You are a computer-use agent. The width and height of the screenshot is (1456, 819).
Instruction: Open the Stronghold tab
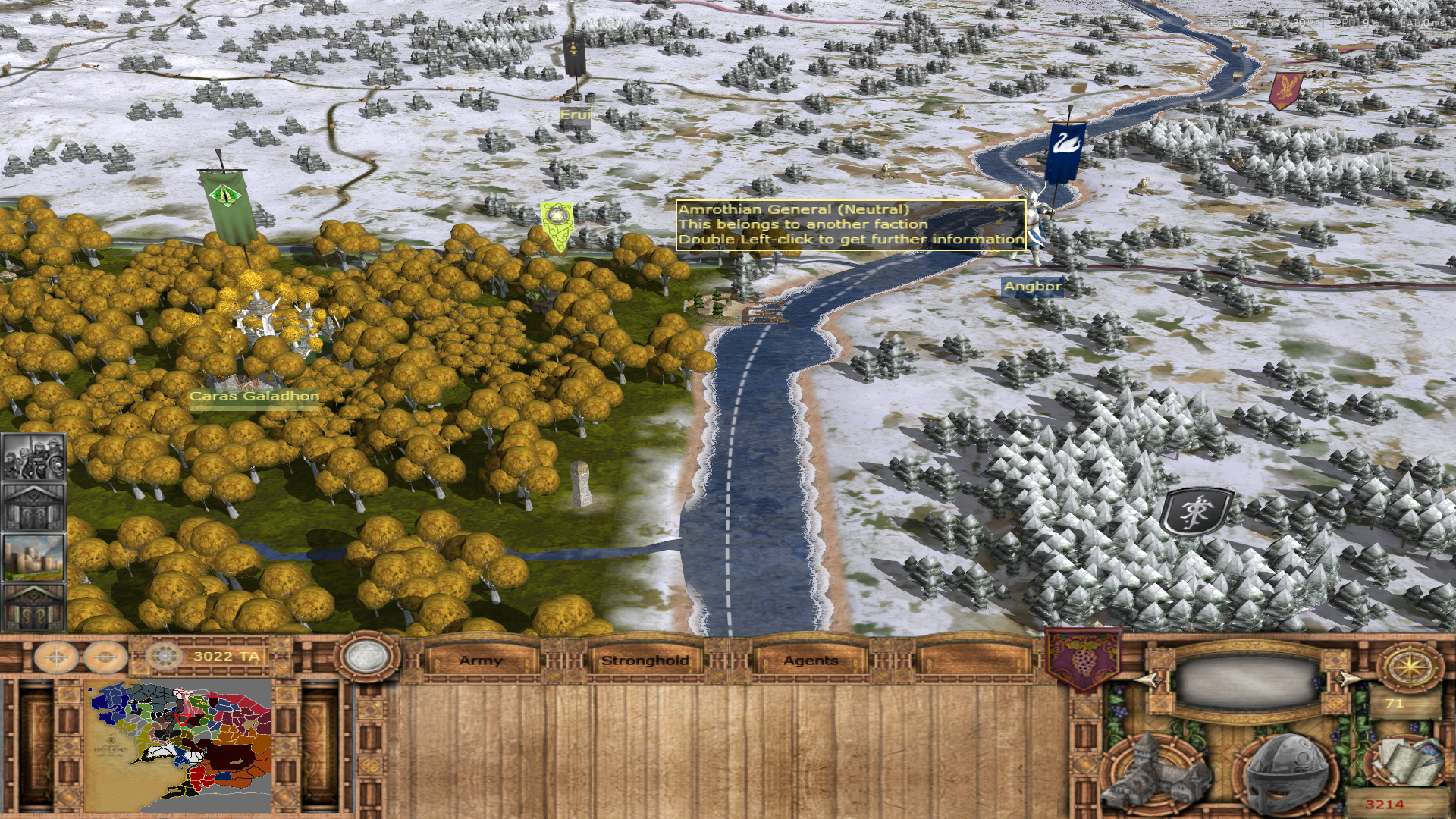pyautogui.click(x=645, y=661)
